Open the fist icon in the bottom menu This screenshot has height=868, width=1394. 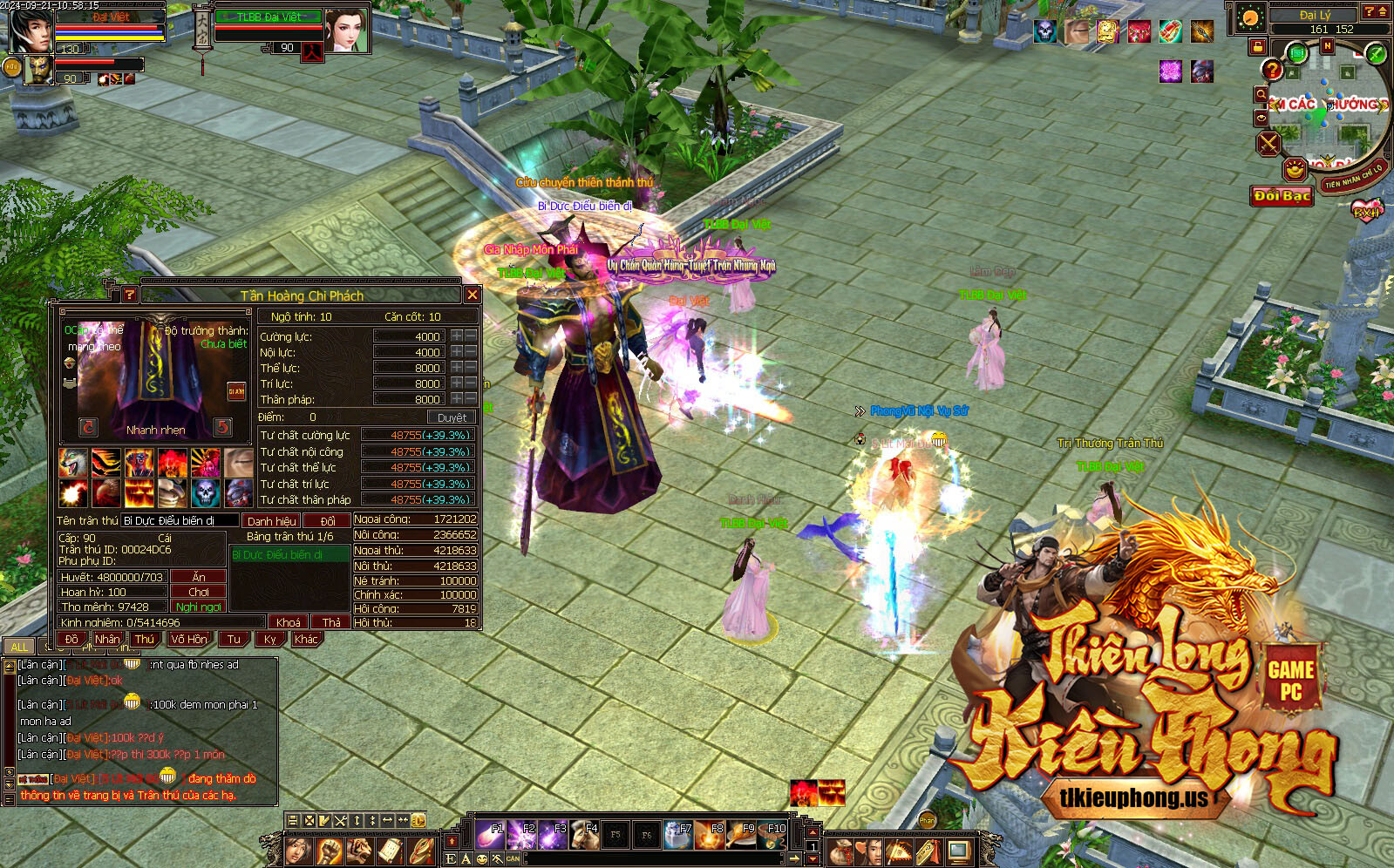coord(329,851)
